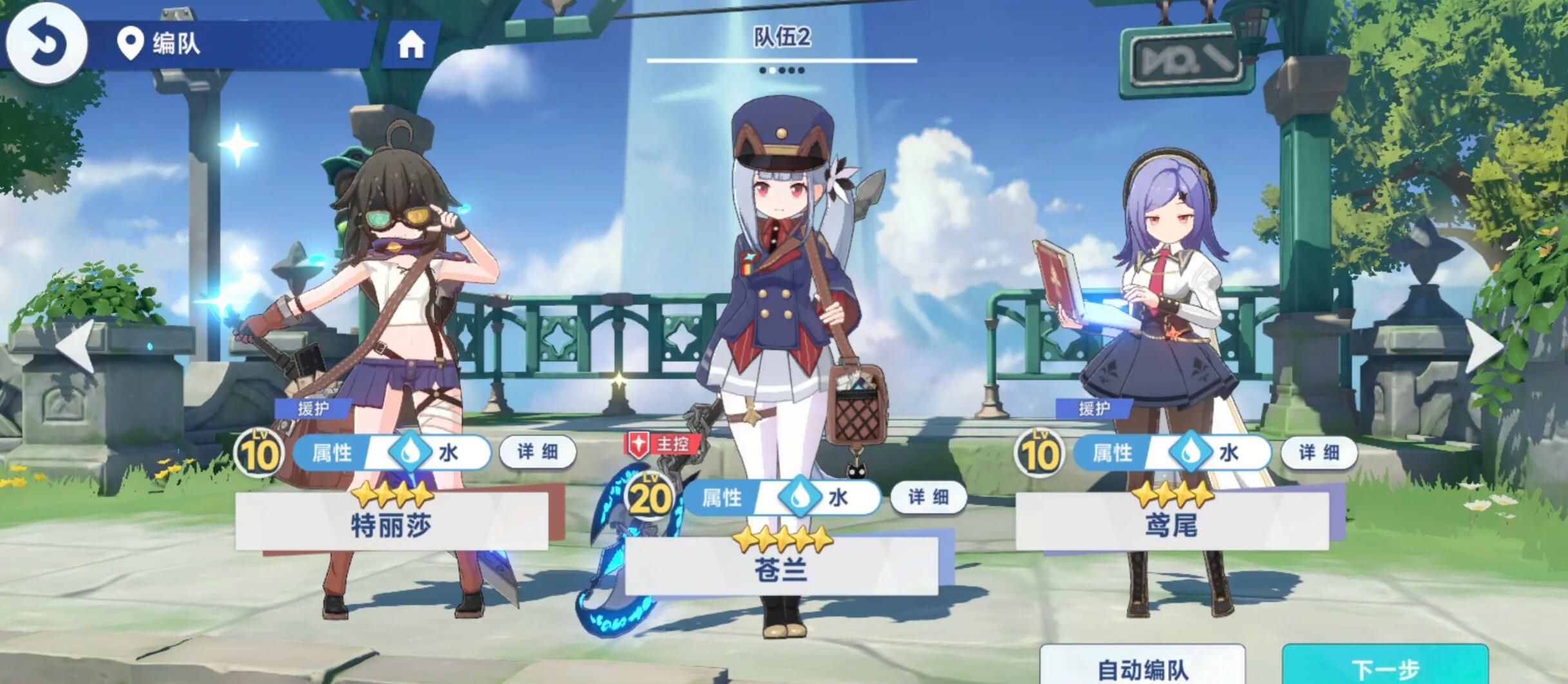Switch to the next team with right arrow
1568x684 pixels.
1484,346
